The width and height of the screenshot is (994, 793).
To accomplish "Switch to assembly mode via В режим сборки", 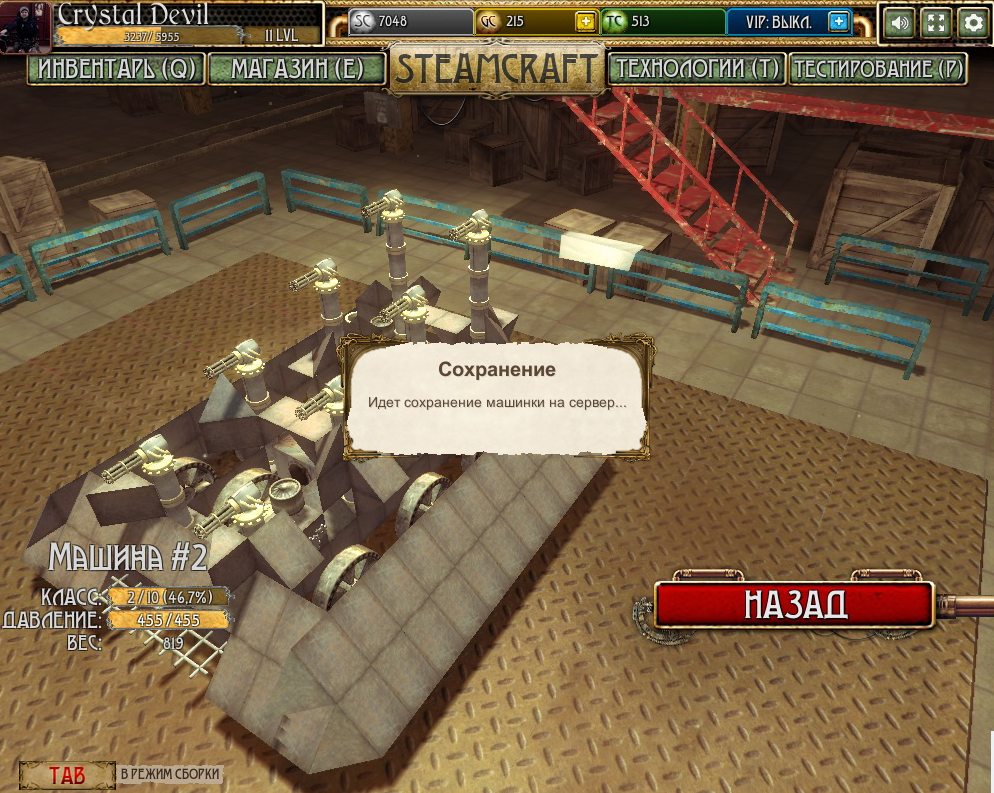I will pyautogui.click(x=169, y=774).
